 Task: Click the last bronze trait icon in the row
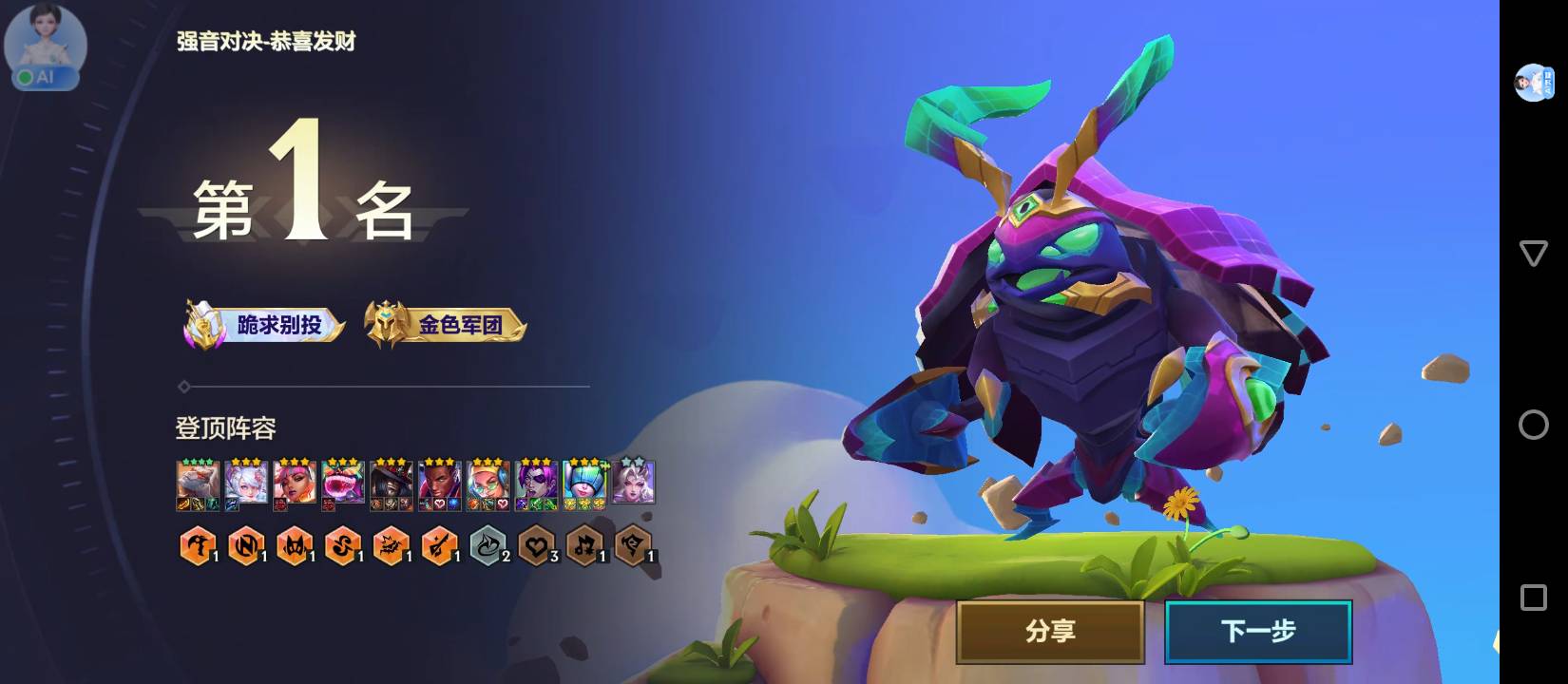[x=634, y=546]
